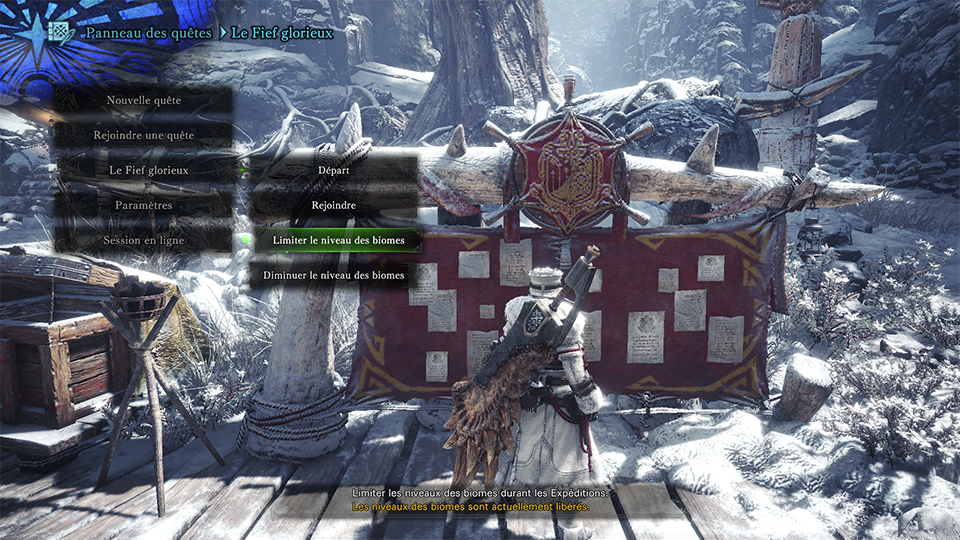Screen dimensions: 960x540
Task: Select the Nouvelle quête menu entry
Action: coord(143,100)
